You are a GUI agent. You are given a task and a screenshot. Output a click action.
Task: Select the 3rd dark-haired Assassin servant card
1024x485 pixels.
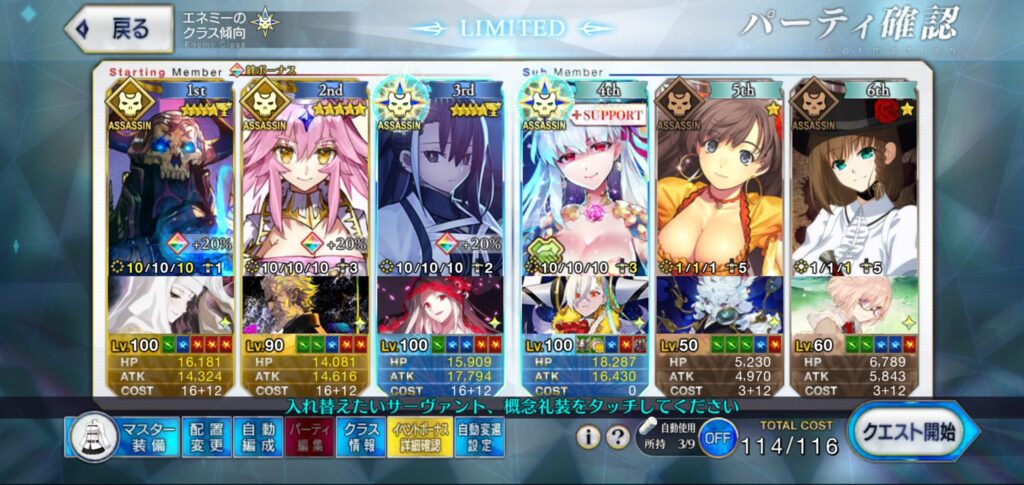[436, 180]
